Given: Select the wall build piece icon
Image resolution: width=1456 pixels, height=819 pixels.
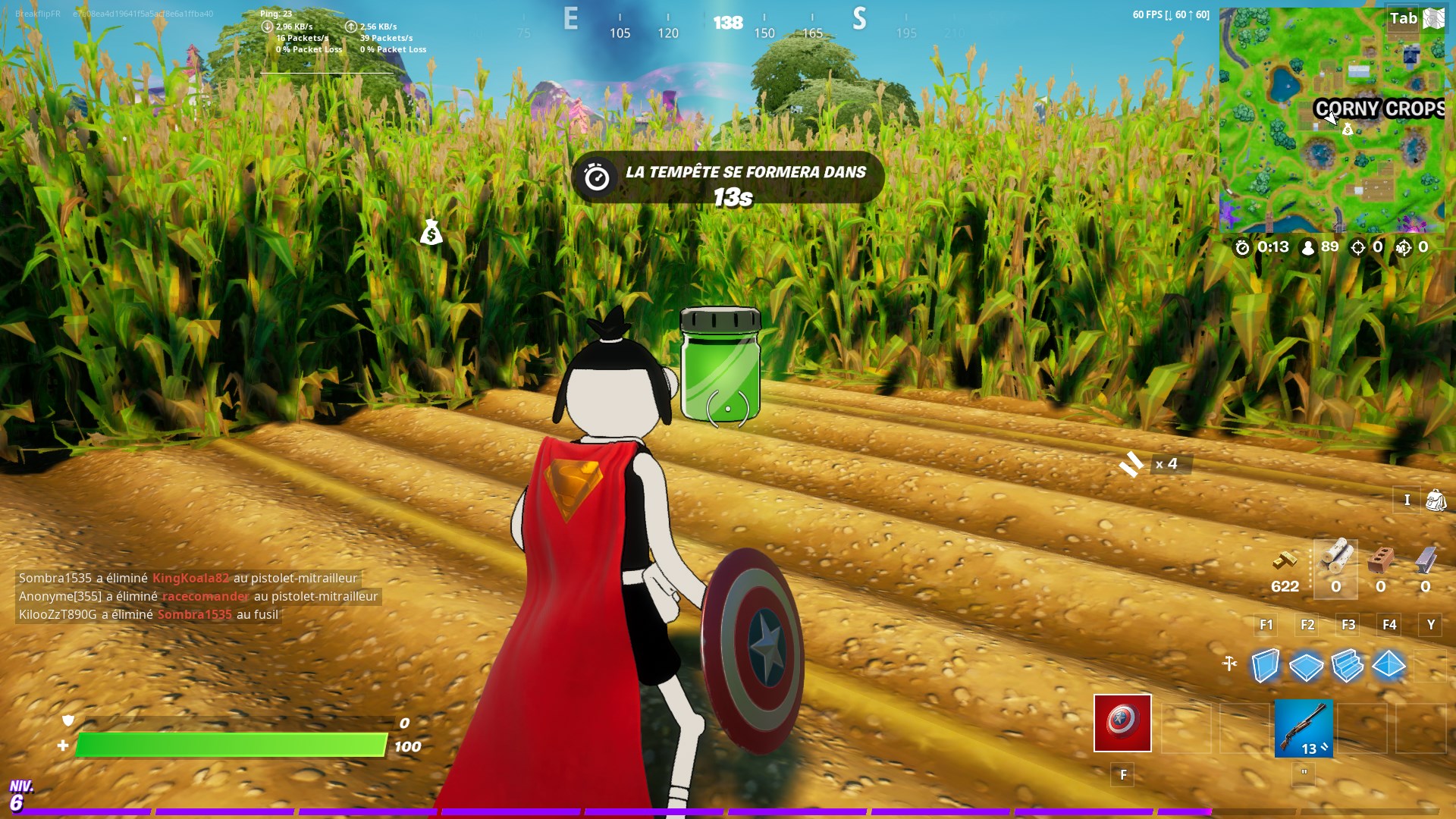Looking at the screenshot, I should point(1265,666).
